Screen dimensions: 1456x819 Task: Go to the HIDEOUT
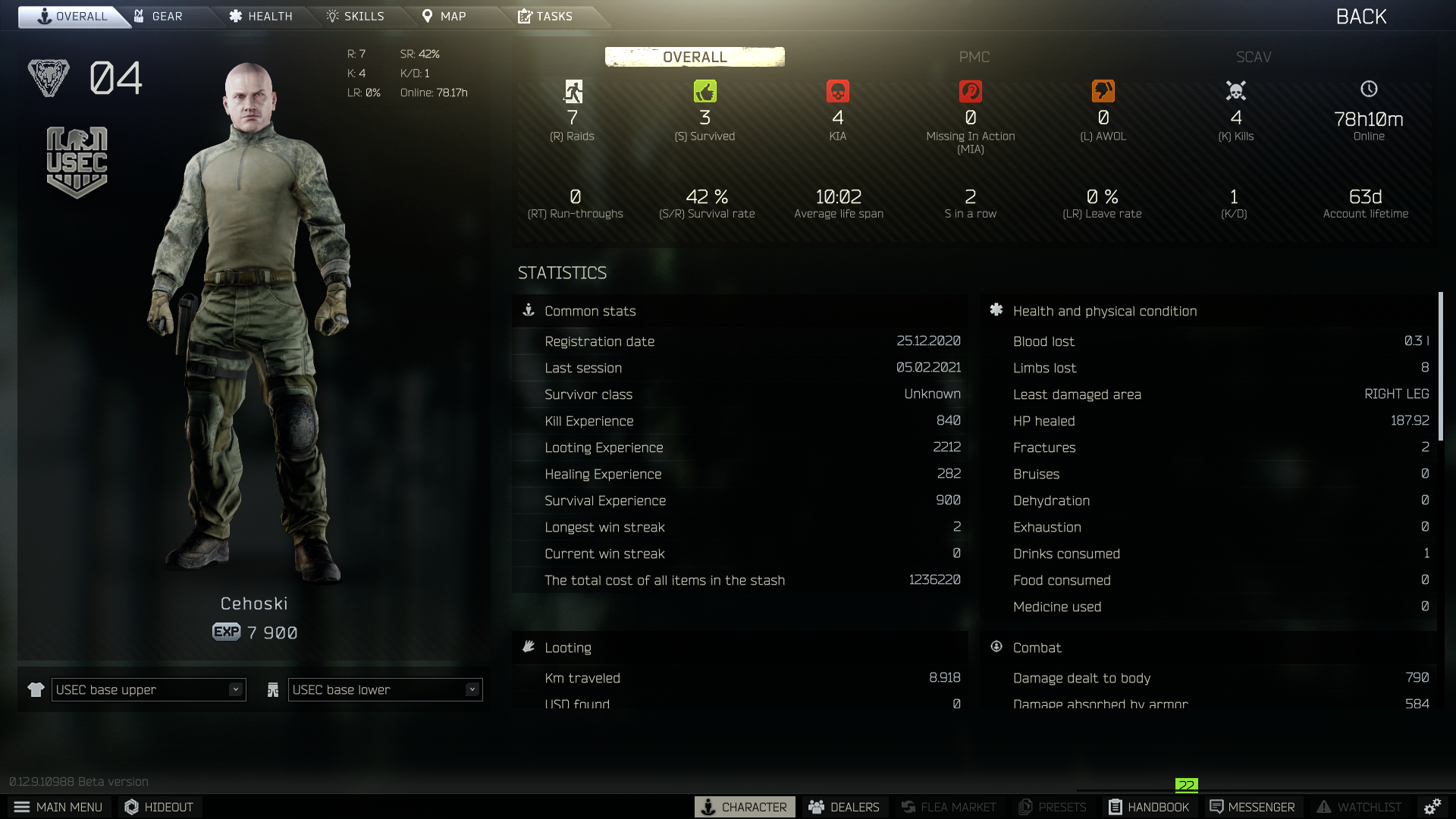point(158,807)
